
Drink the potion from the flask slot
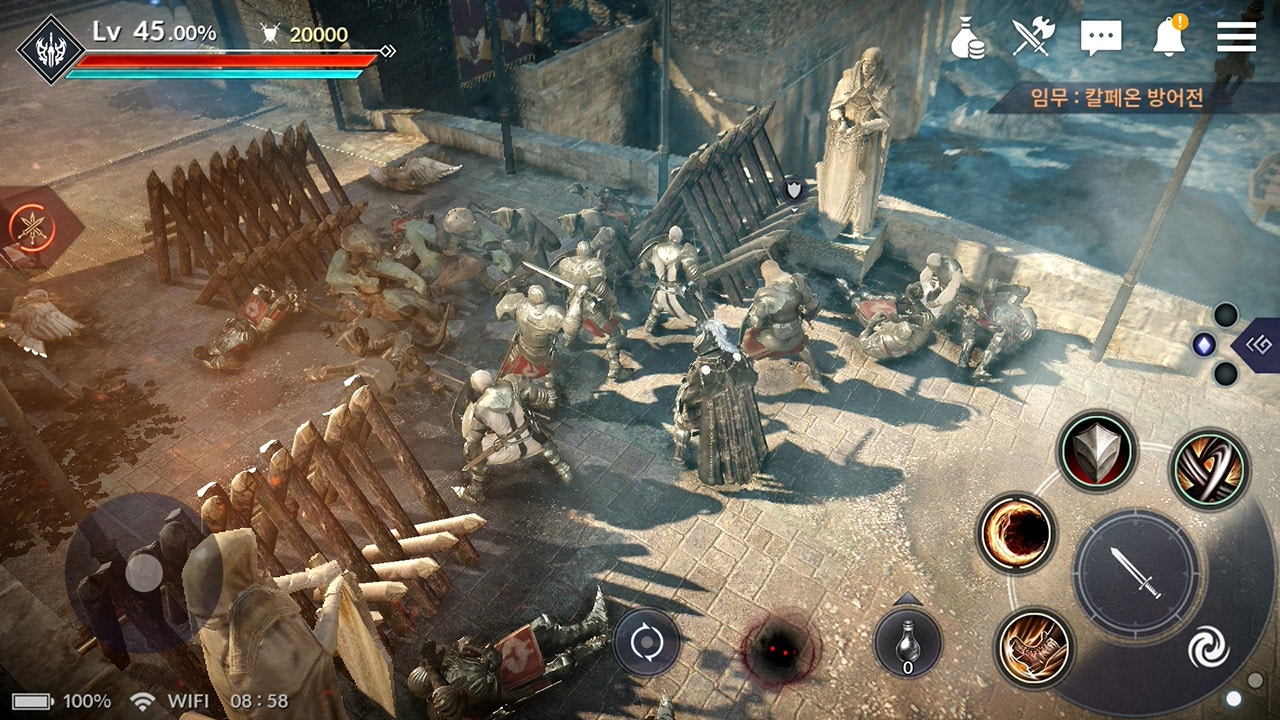point(907,643)
